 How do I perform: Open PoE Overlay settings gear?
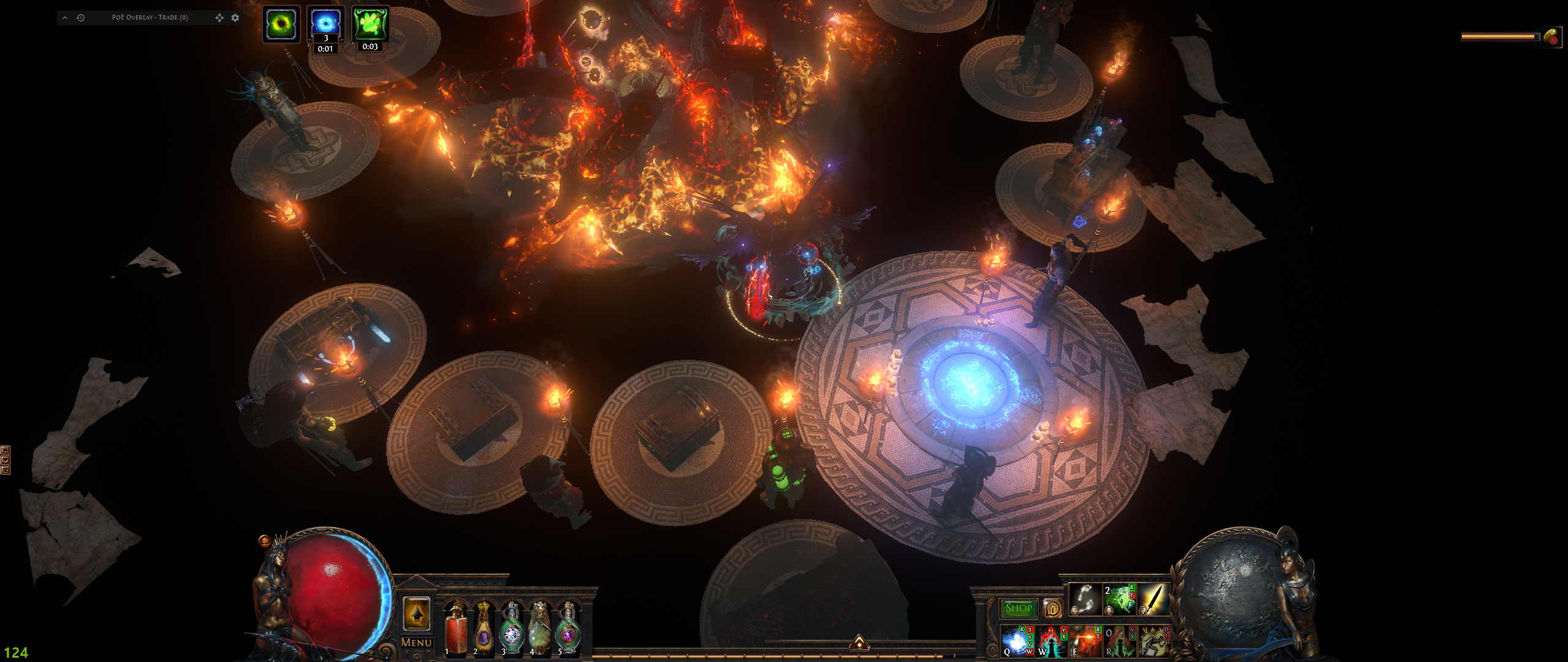[235, 18]
